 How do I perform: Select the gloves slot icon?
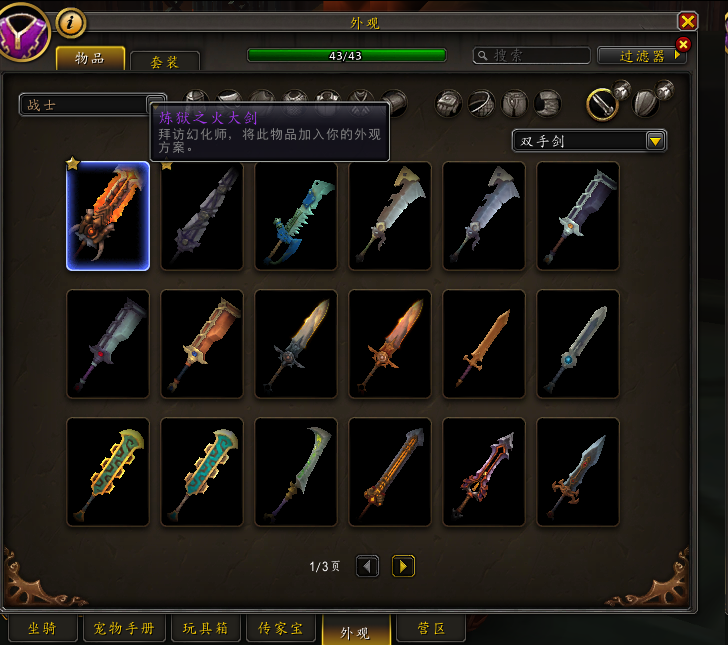tap(450, 103)
